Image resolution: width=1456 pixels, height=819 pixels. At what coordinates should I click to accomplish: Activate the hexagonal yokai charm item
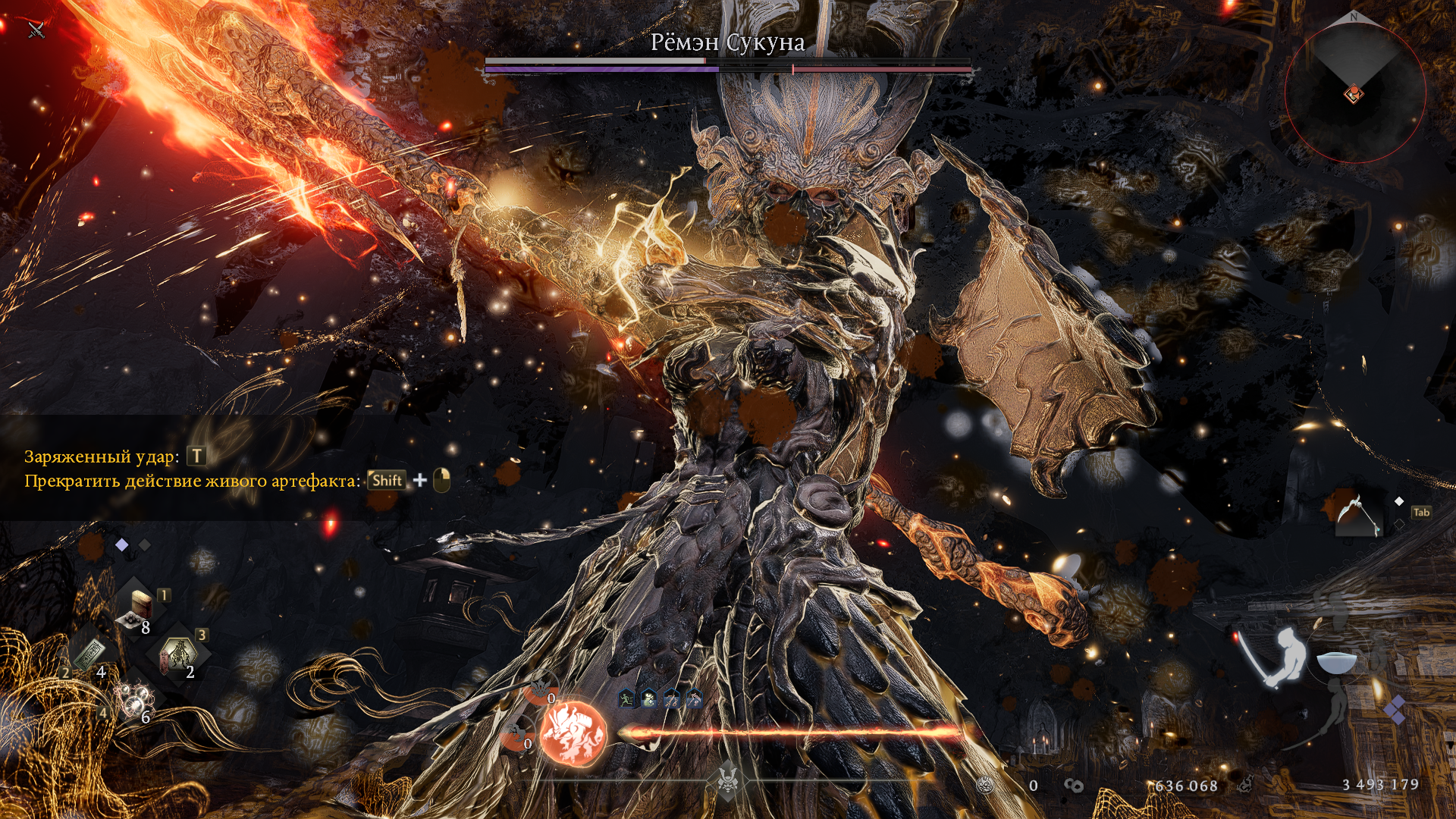(178, 654)
